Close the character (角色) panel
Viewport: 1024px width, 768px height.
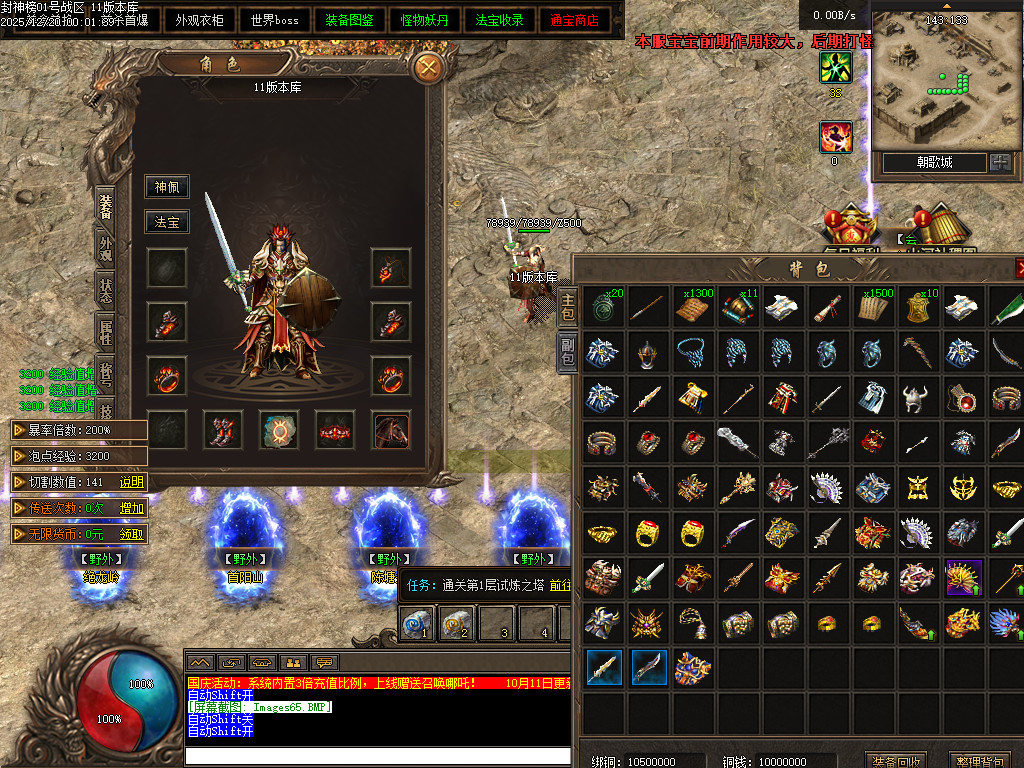tap(429, 67)
